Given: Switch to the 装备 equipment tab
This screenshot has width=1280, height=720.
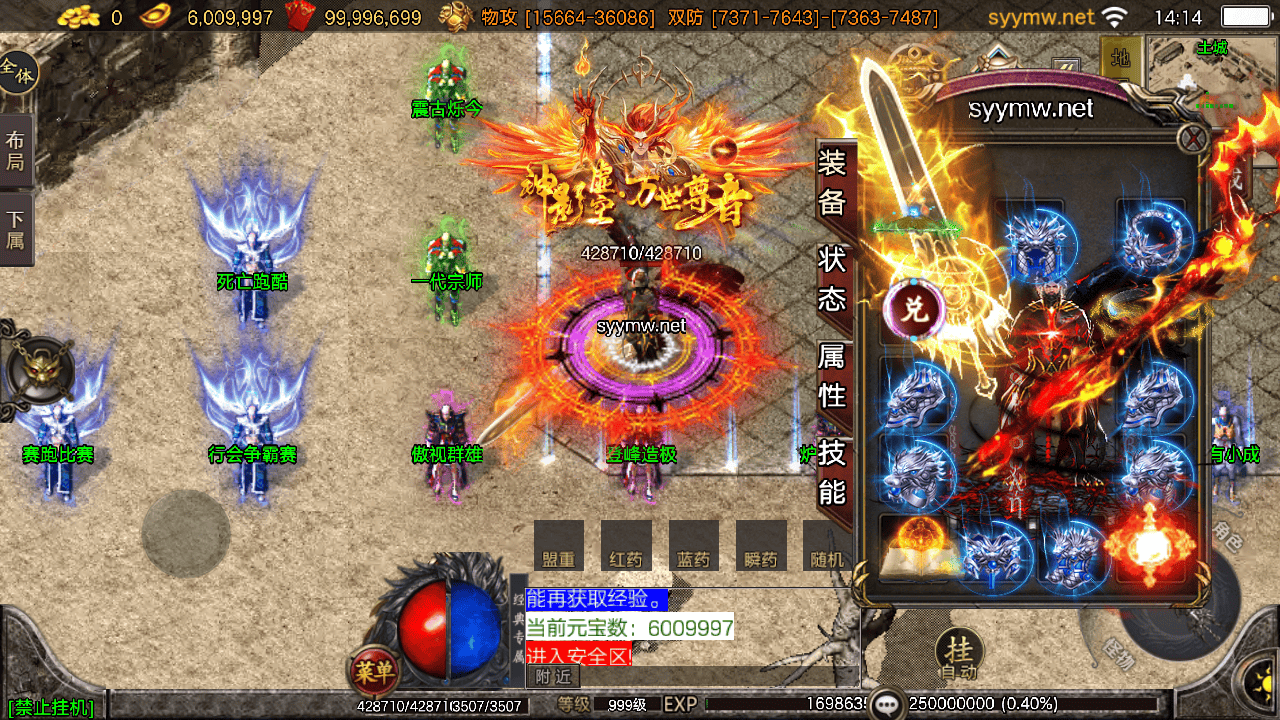Looking at the screenshot, I should (x=833, y=182).
